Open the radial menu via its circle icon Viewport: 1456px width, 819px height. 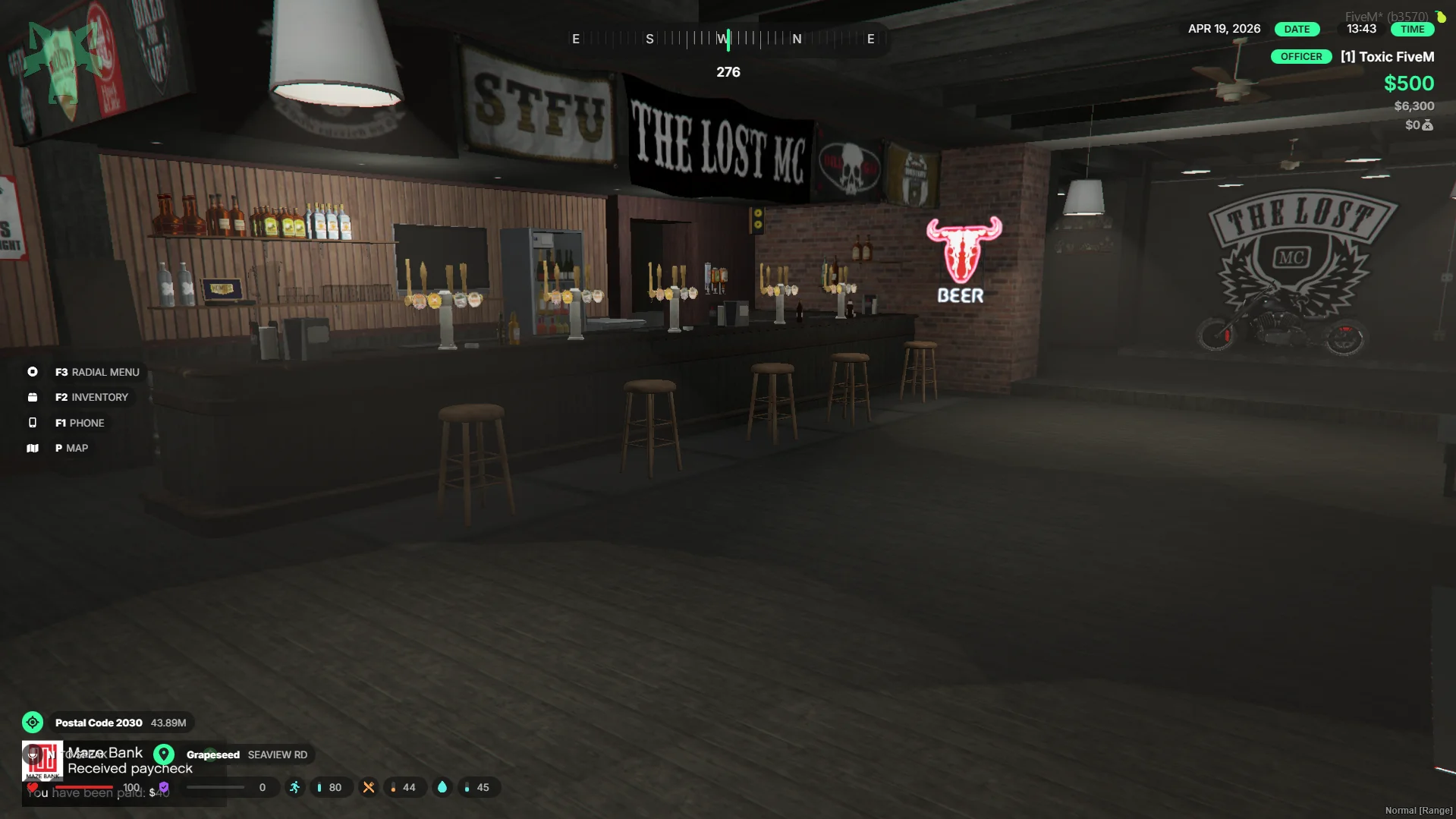click(33, 372)
